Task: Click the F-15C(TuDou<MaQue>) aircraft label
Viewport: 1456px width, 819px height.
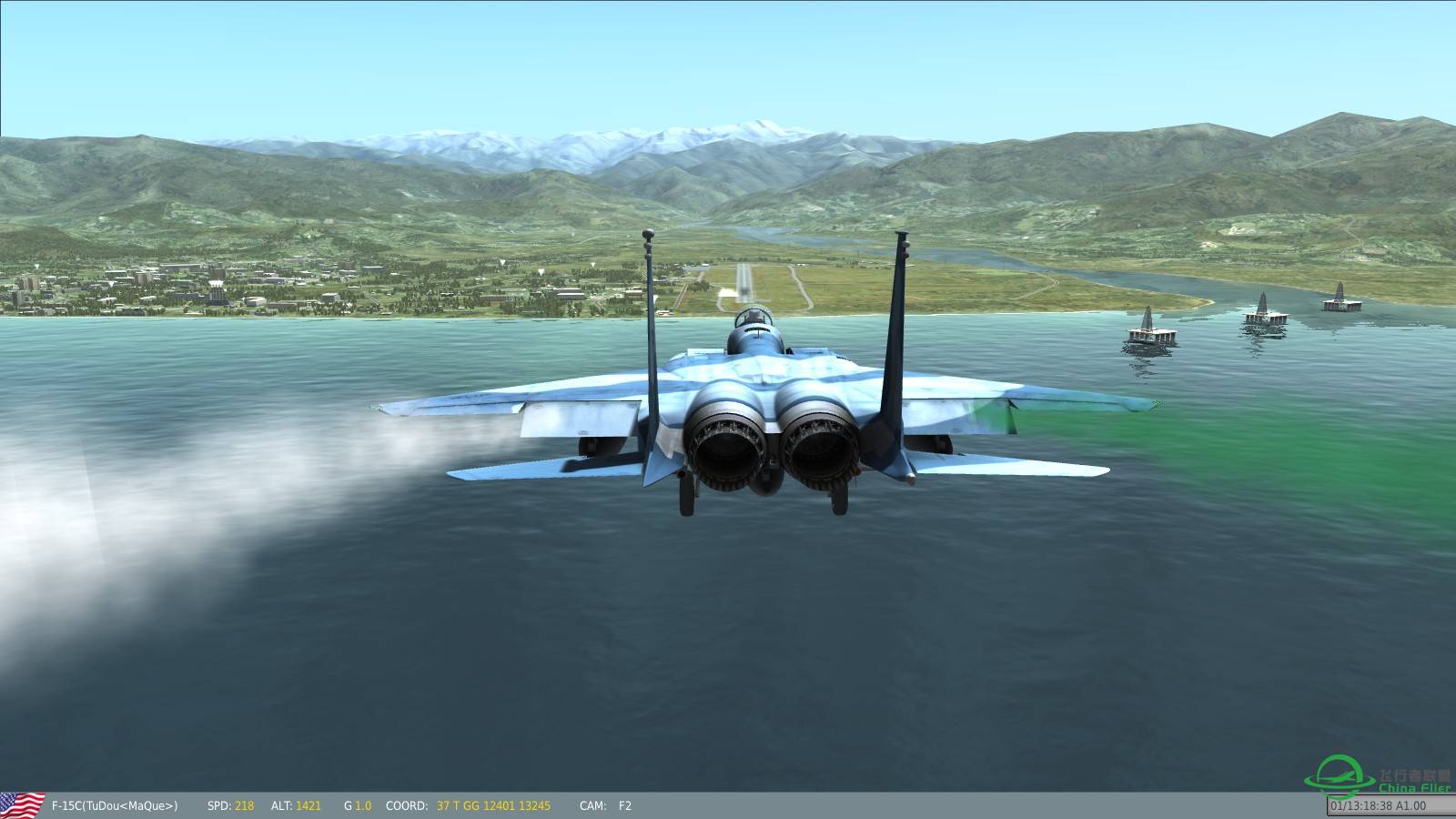Action: tap(114, 804)
